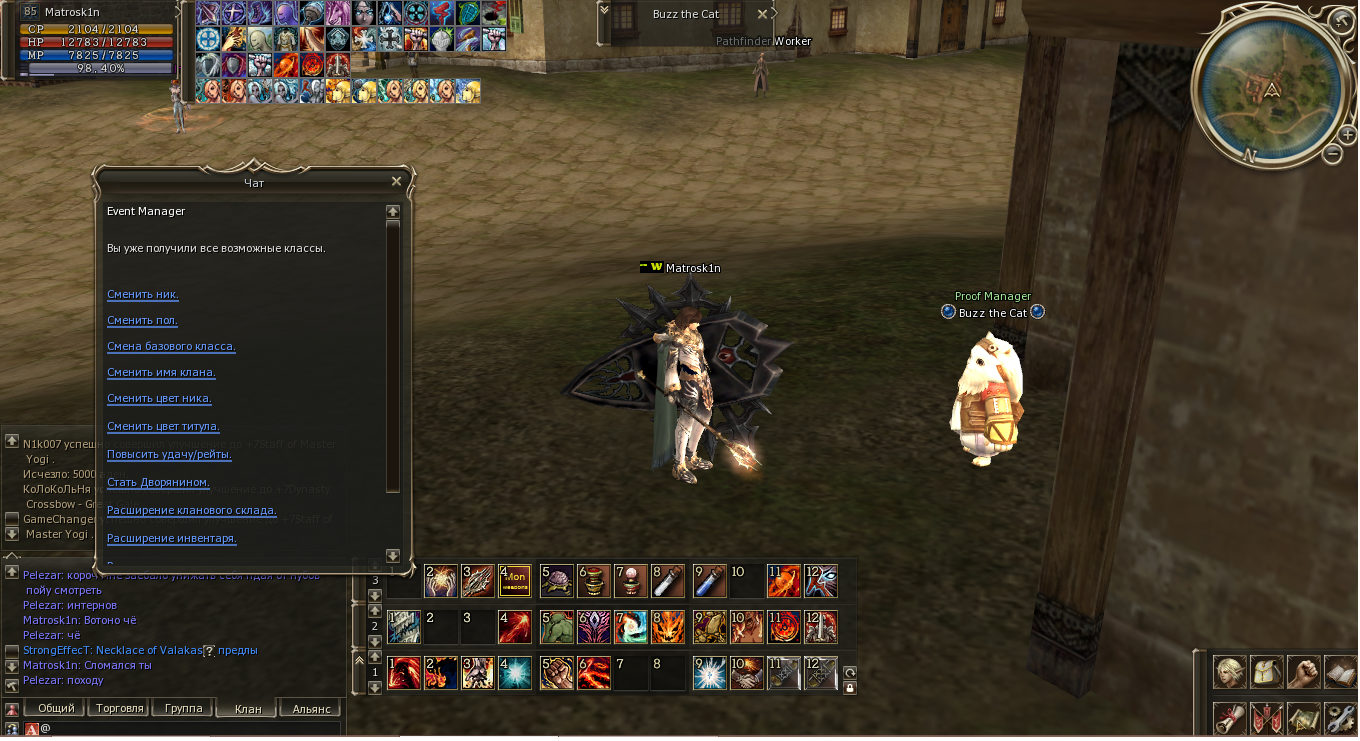Choose "Сменить цвет титула" option

pos(163,427)
